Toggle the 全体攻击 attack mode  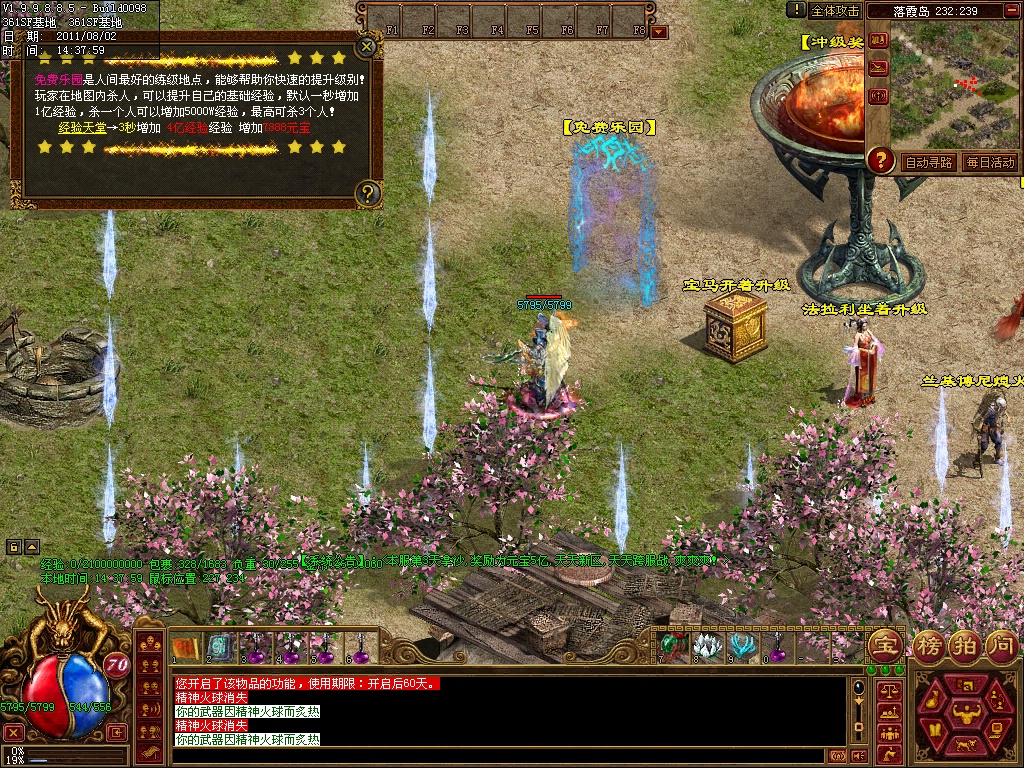836,10
